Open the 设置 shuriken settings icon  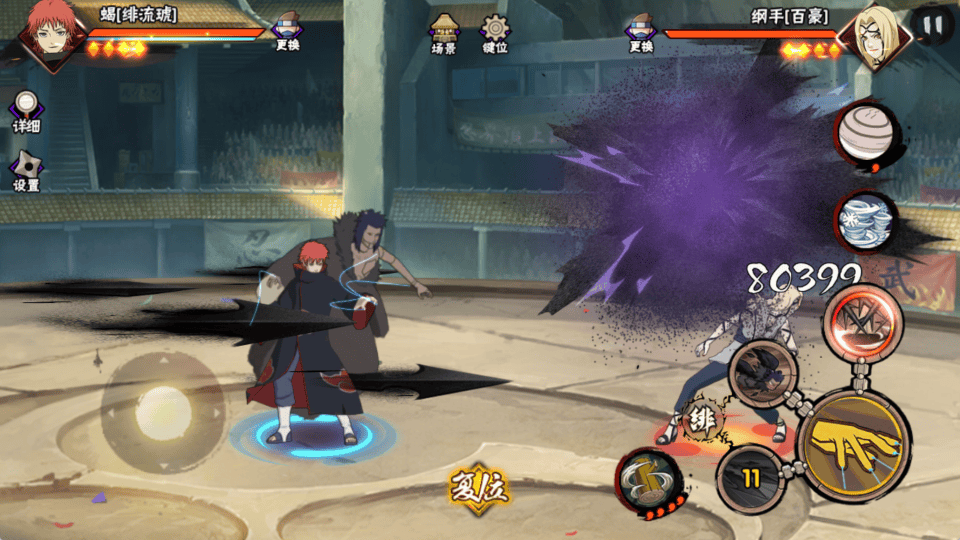tap(26, 170)
